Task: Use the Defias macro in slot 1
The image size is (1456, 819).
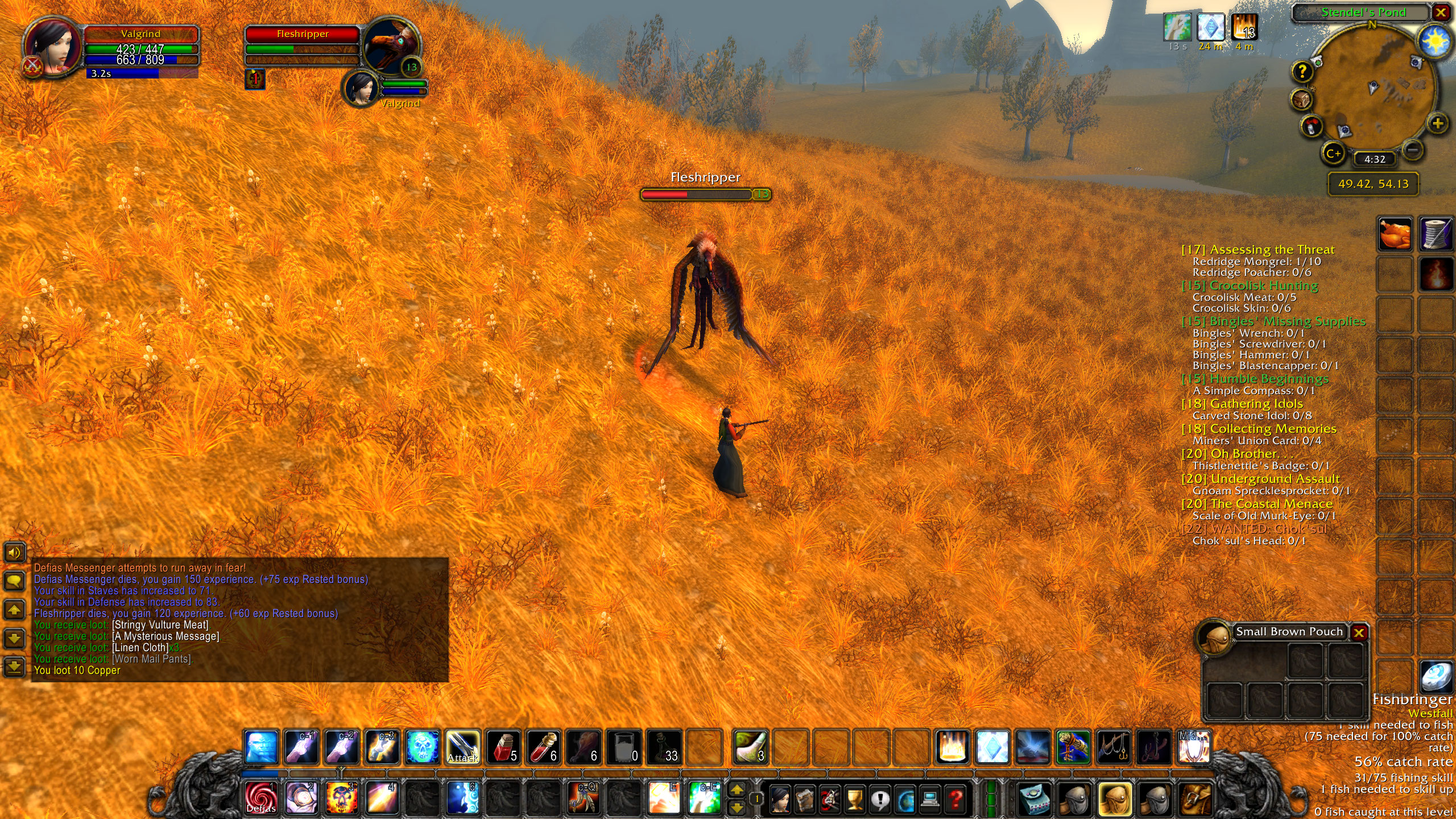Action: pyautogui.click(x=261, y=797)
